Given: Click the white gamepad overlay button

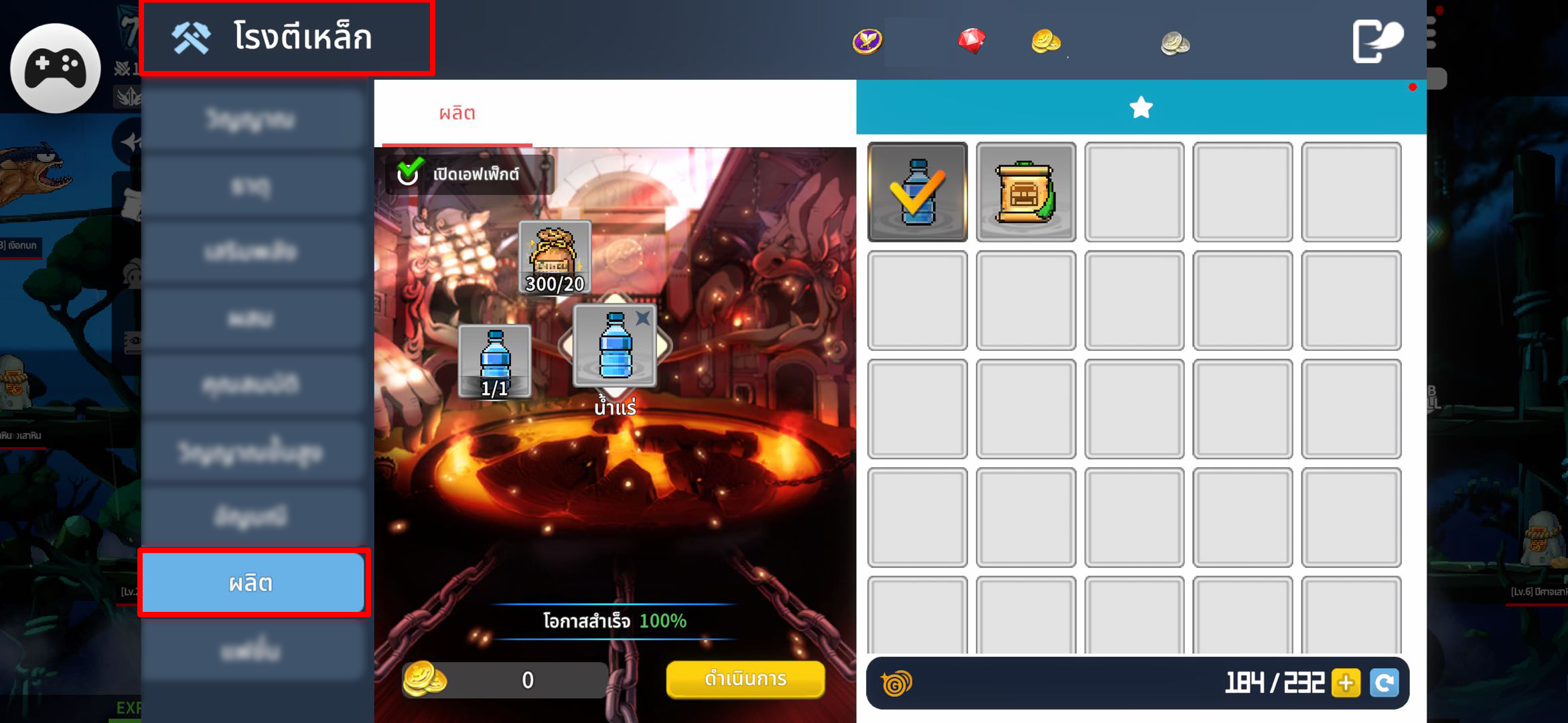Looking at the screenshot, I should (56, 68).
